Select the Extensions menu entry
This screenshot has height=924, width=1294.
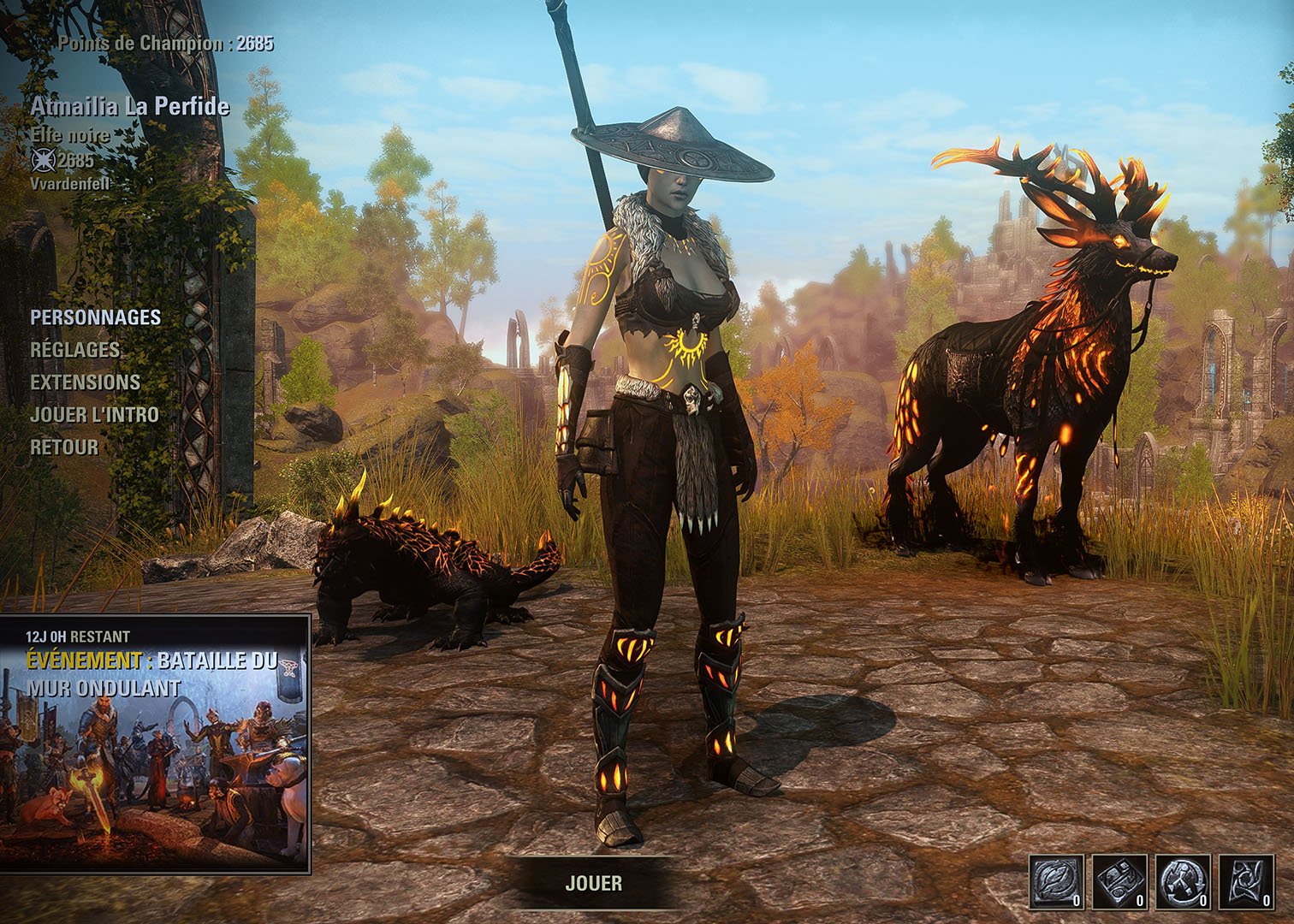coord(85,382)
